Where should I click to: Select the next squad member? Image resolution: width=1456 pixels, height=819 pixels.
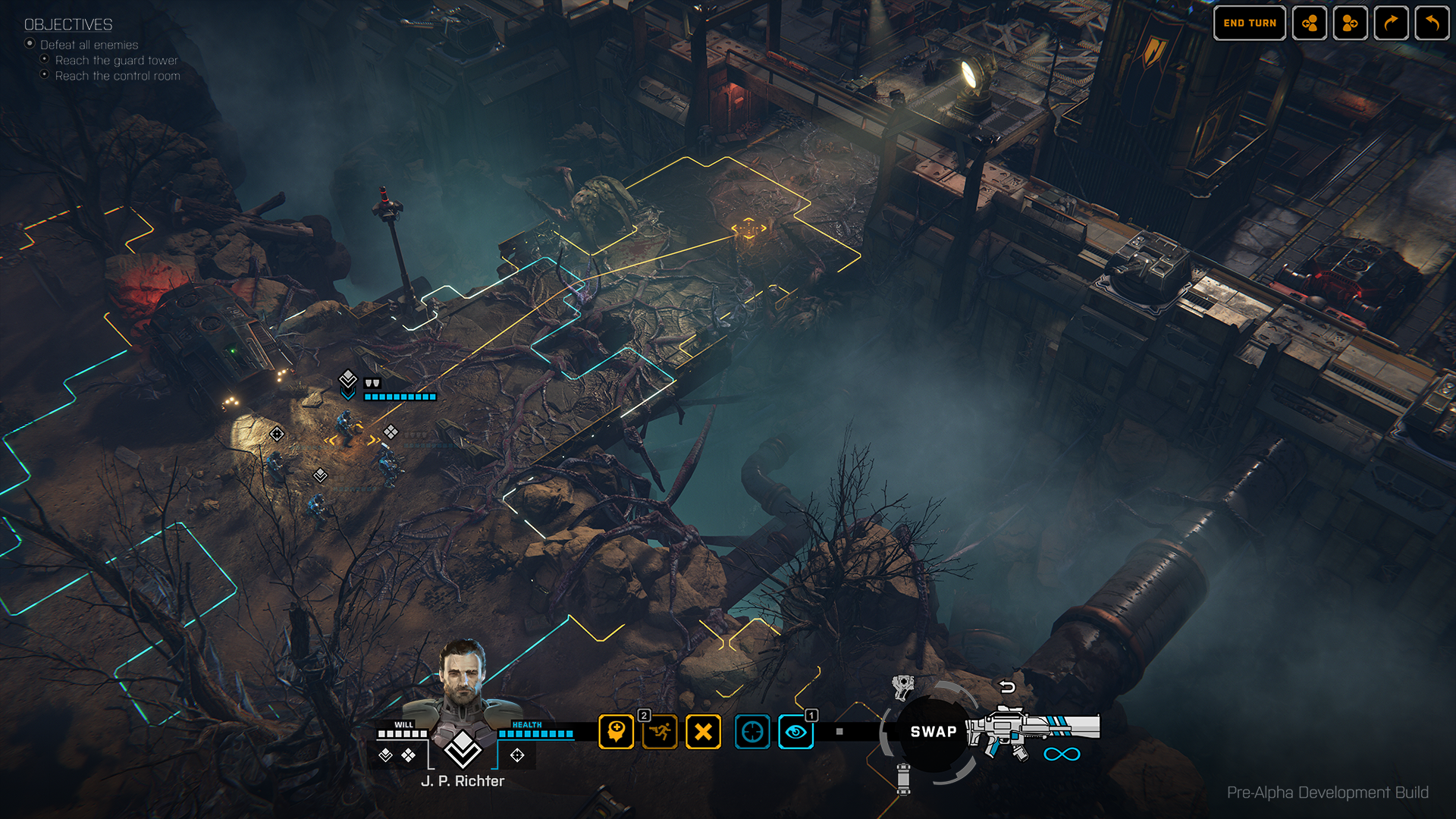1349,23
